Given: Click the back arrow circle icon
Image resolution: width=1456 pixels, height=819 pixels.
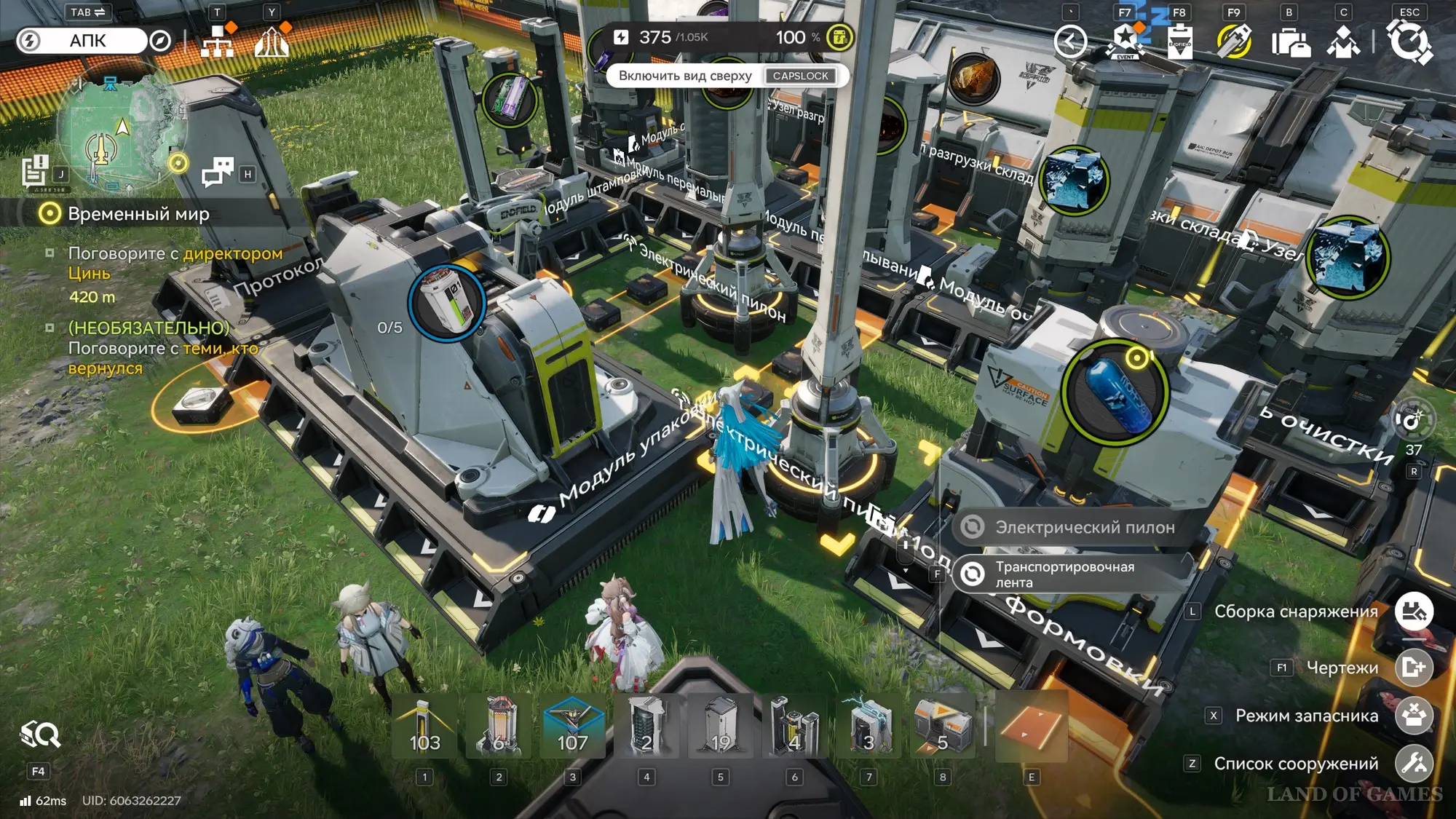Looking at the screenshot, I should point(1070,41).
